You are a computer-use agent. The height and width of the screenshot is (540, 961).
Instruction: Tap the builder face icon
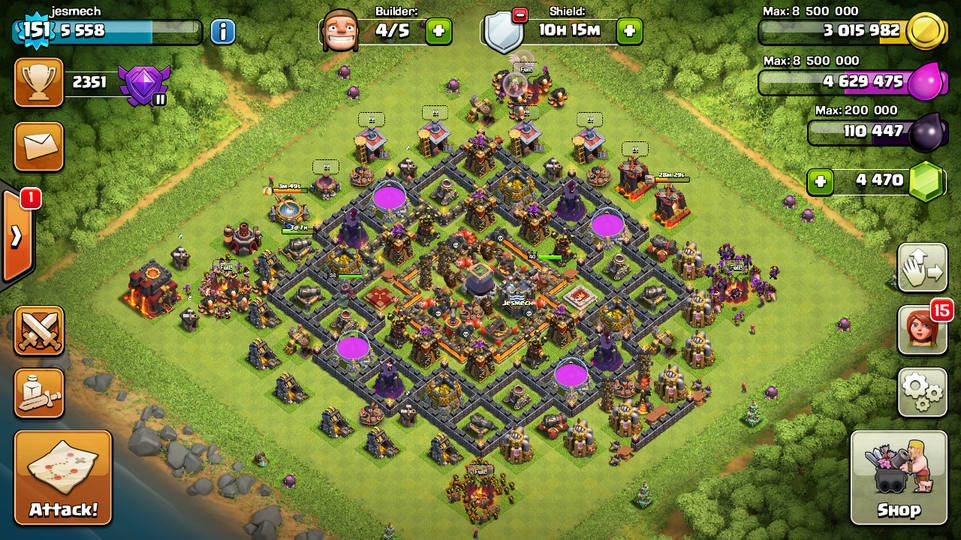[340, 31]
